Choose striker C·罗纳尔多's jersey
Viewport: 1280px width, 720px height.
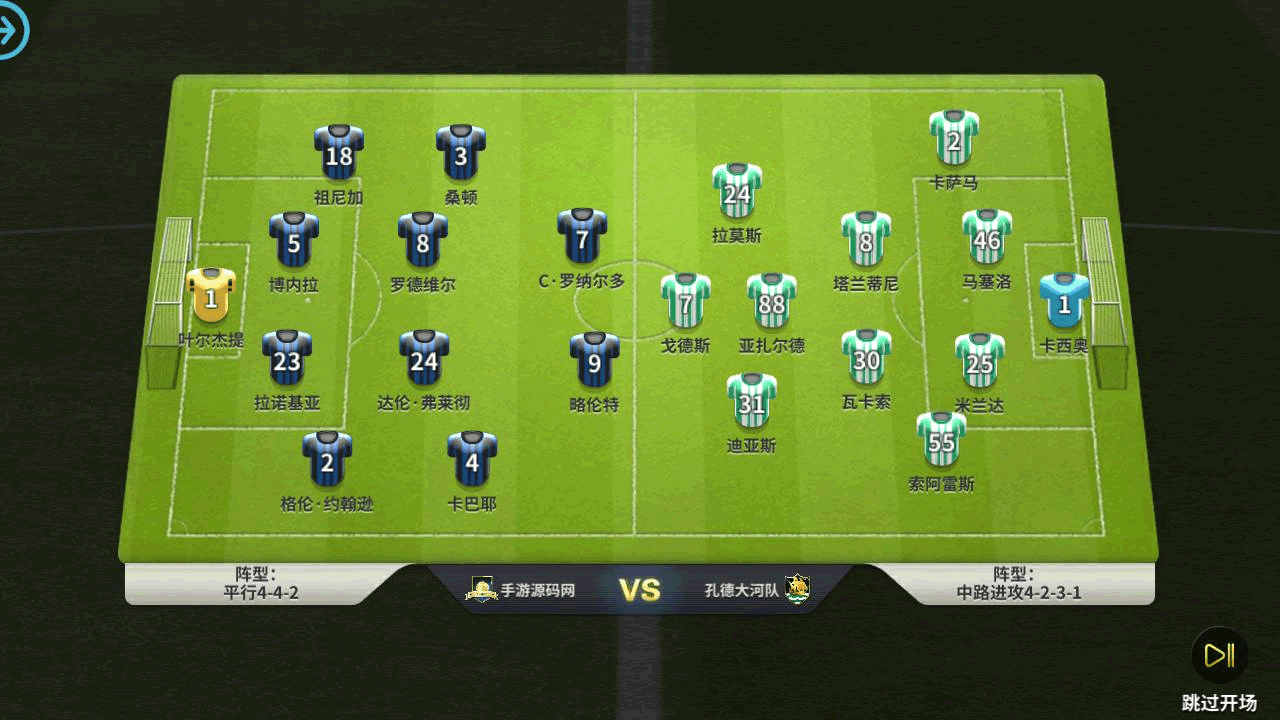point(582,238)
